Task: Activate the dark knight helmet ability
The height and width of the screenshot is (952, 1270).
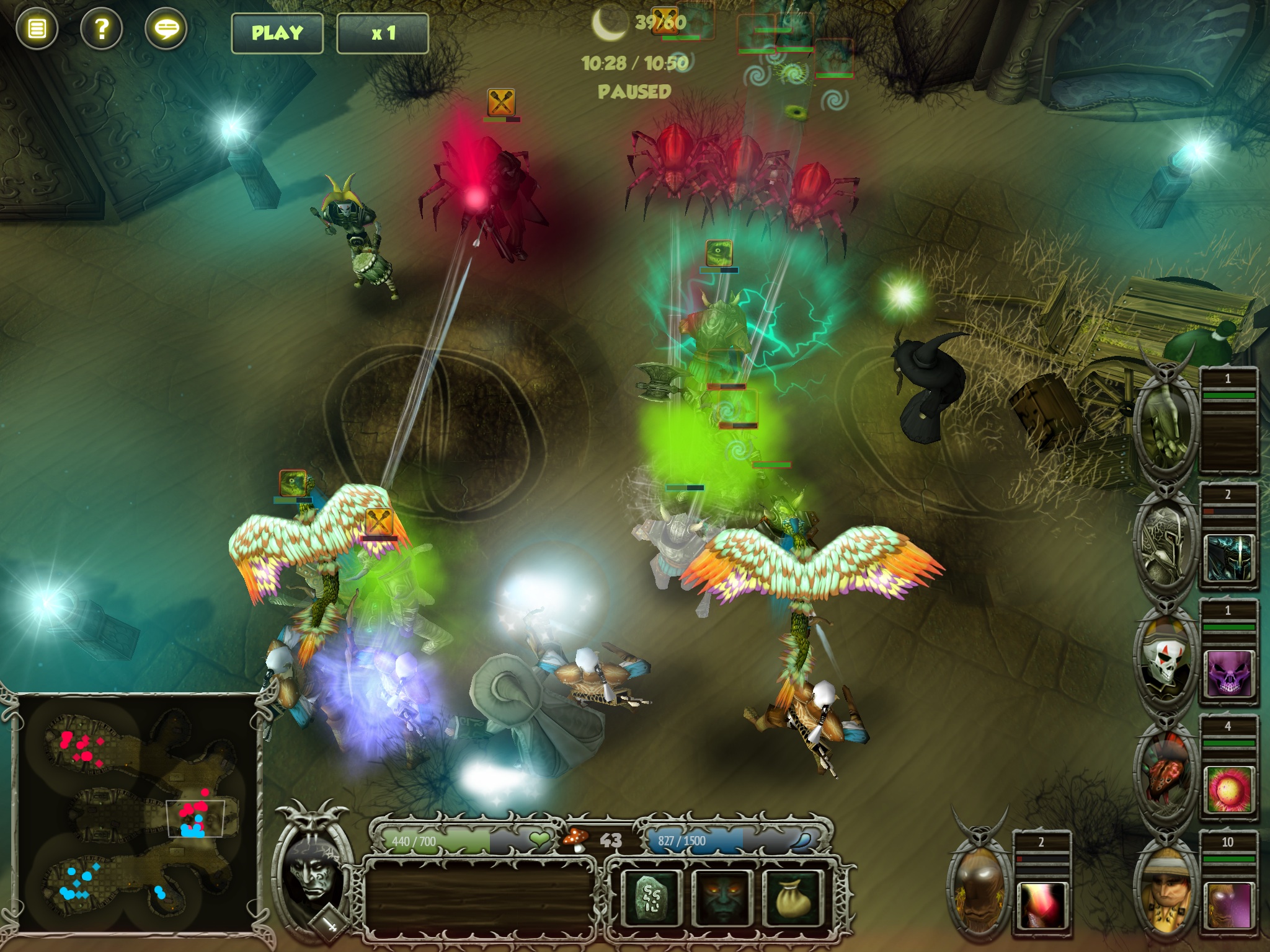Action: coord(1228,558)
